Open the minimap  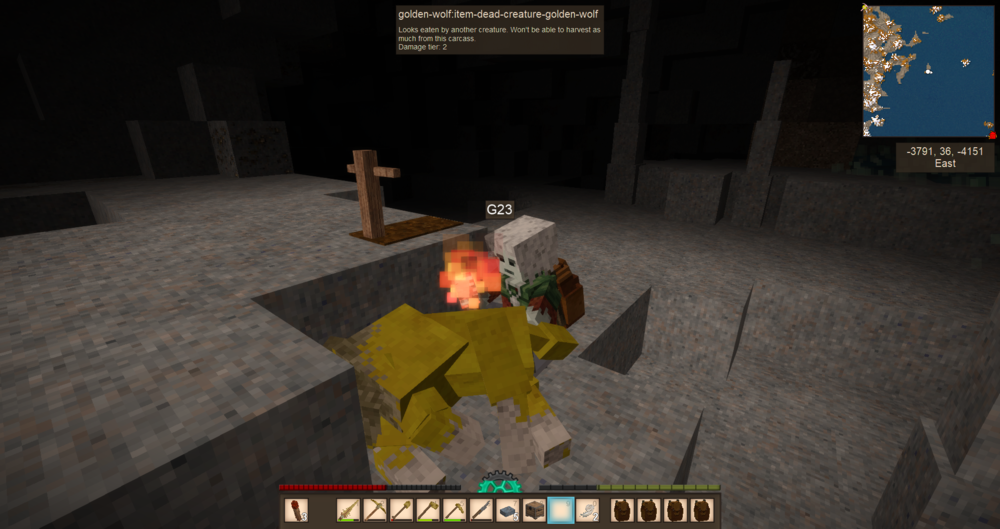point(929,70)
